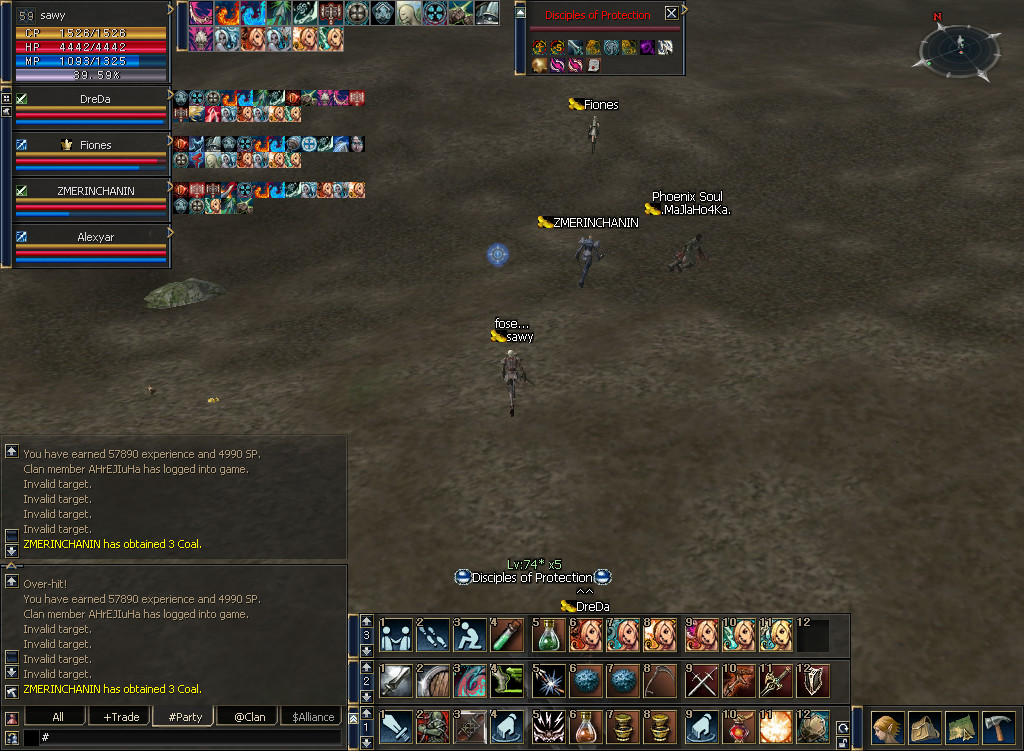The width and height of the screenshot is (1024, 751).
Task: Click the chat message input field
Action: pyautogui.click(x=190, y=737)
